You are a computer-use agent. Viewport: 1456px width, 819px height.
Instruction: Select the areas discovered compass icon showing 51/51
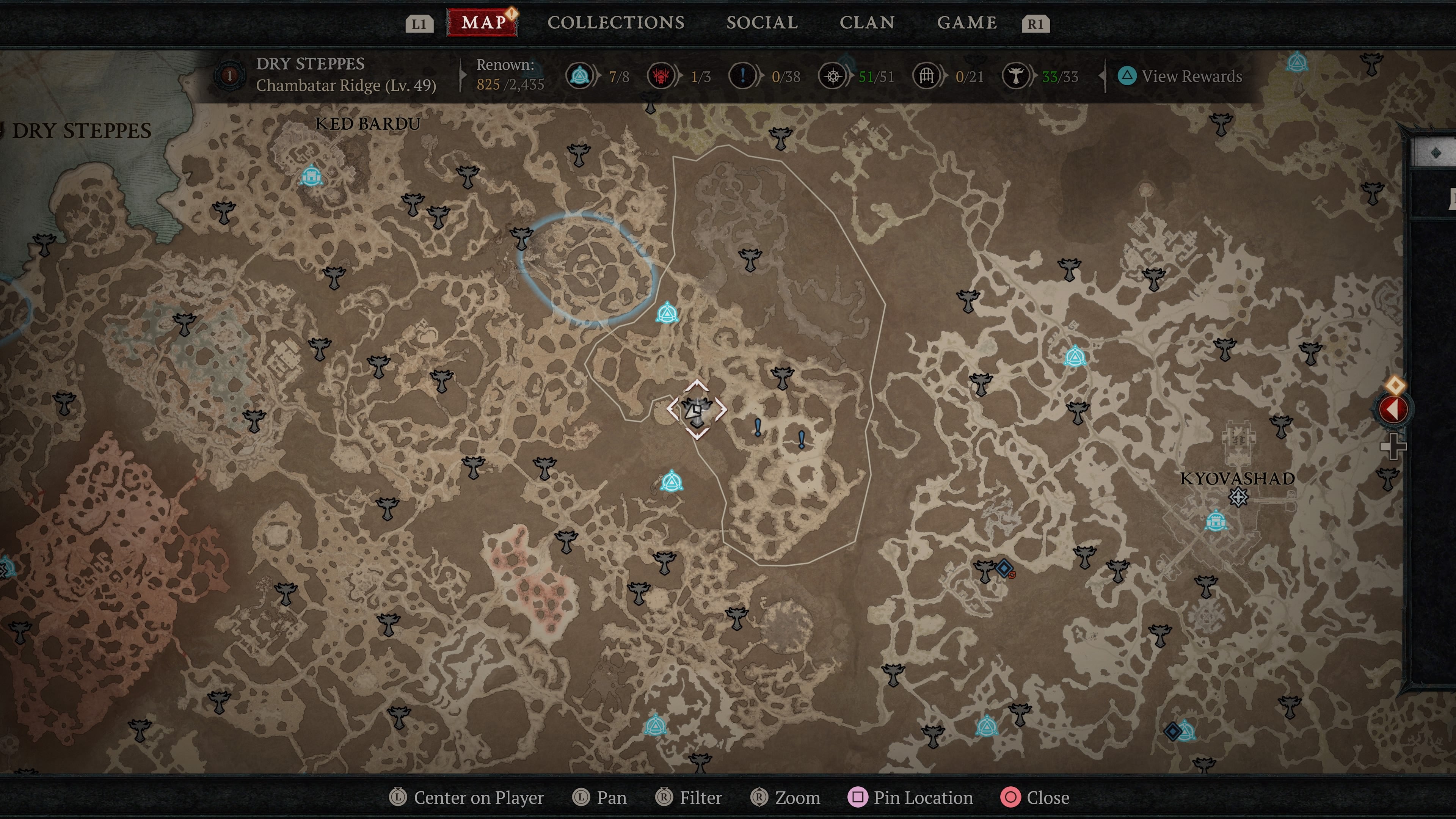pos(833,76)
